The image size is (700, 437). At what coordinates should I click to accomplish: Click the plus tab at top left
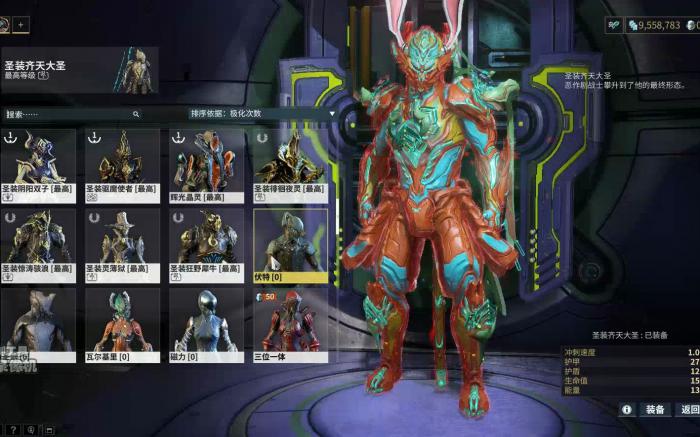22,24
